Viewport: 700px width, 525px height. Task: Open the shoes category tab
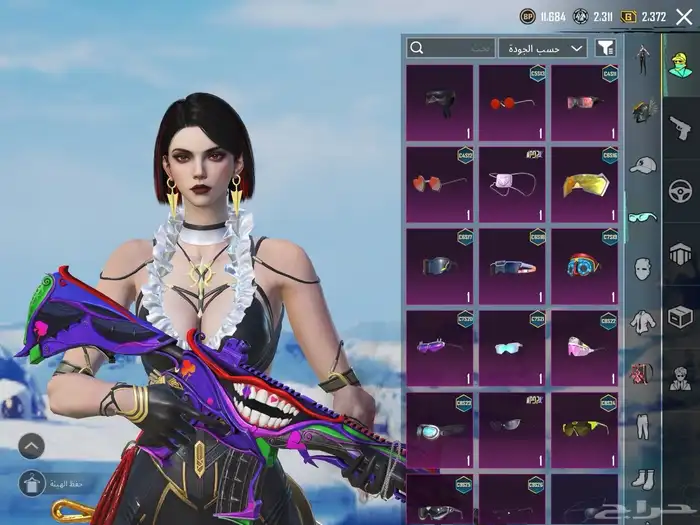click(x=642, y=479)
